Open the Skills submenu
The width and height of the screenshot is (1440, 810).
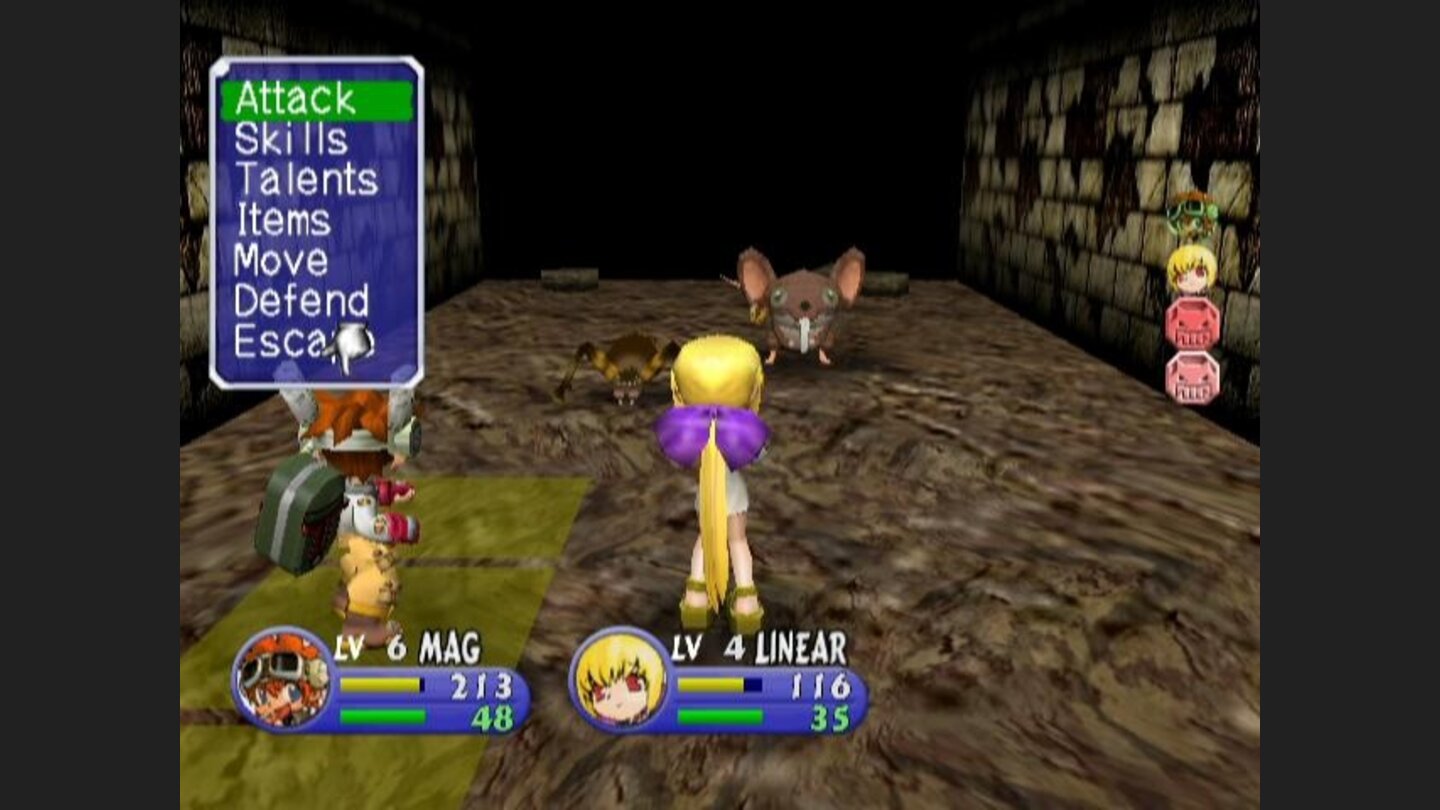[x=291, y=139]
